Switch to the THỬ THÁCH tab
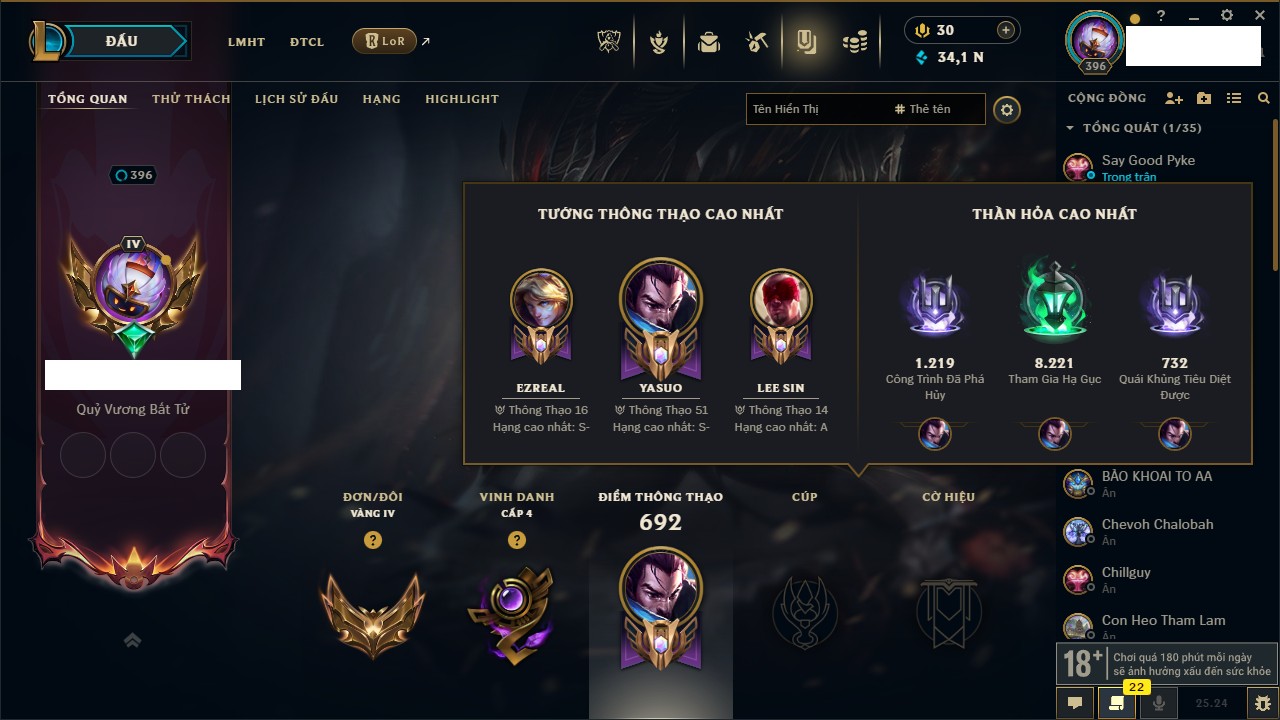 click(191, 99)
